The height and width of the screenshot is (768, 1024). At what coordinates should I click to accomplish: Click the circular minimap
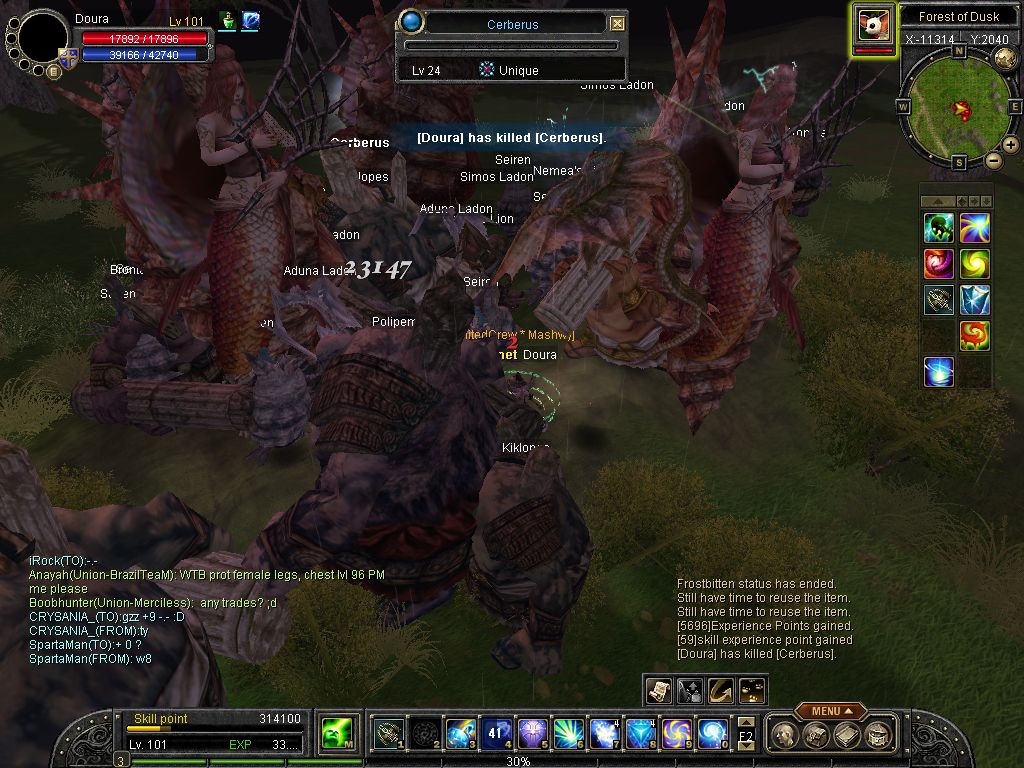[958, 105]
